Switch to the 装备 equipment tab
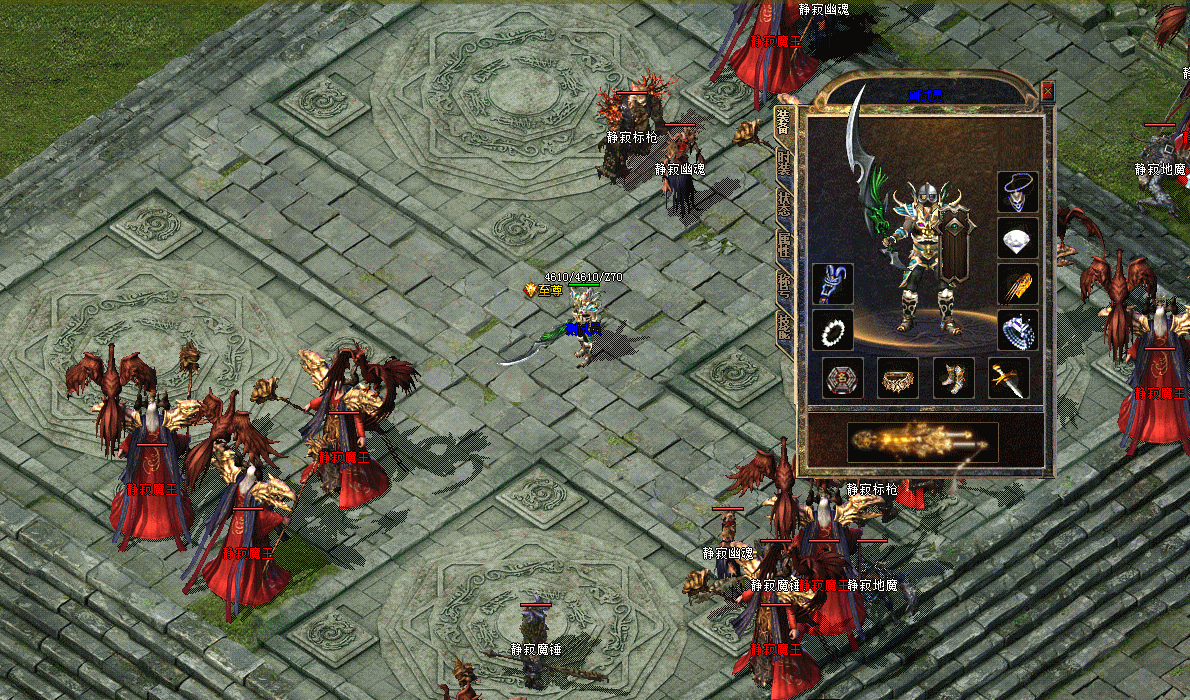Viewport: 1190px width, 700px height. tap(783, 123)
